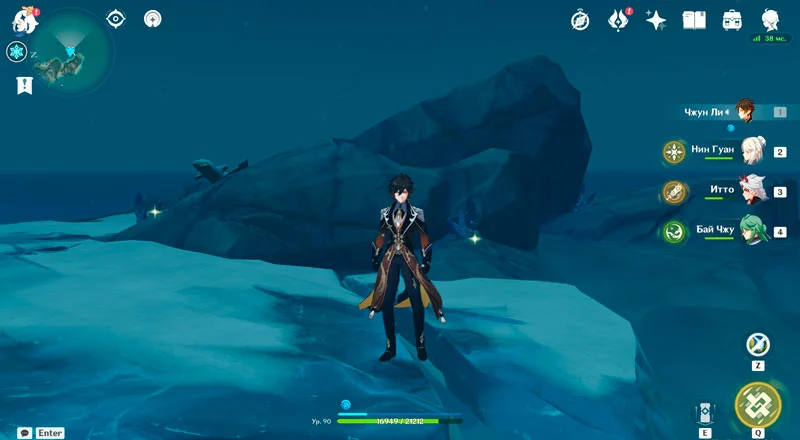
Task: Unleash the golden Geo elemental burst
Action: click(x=757, y=404)
